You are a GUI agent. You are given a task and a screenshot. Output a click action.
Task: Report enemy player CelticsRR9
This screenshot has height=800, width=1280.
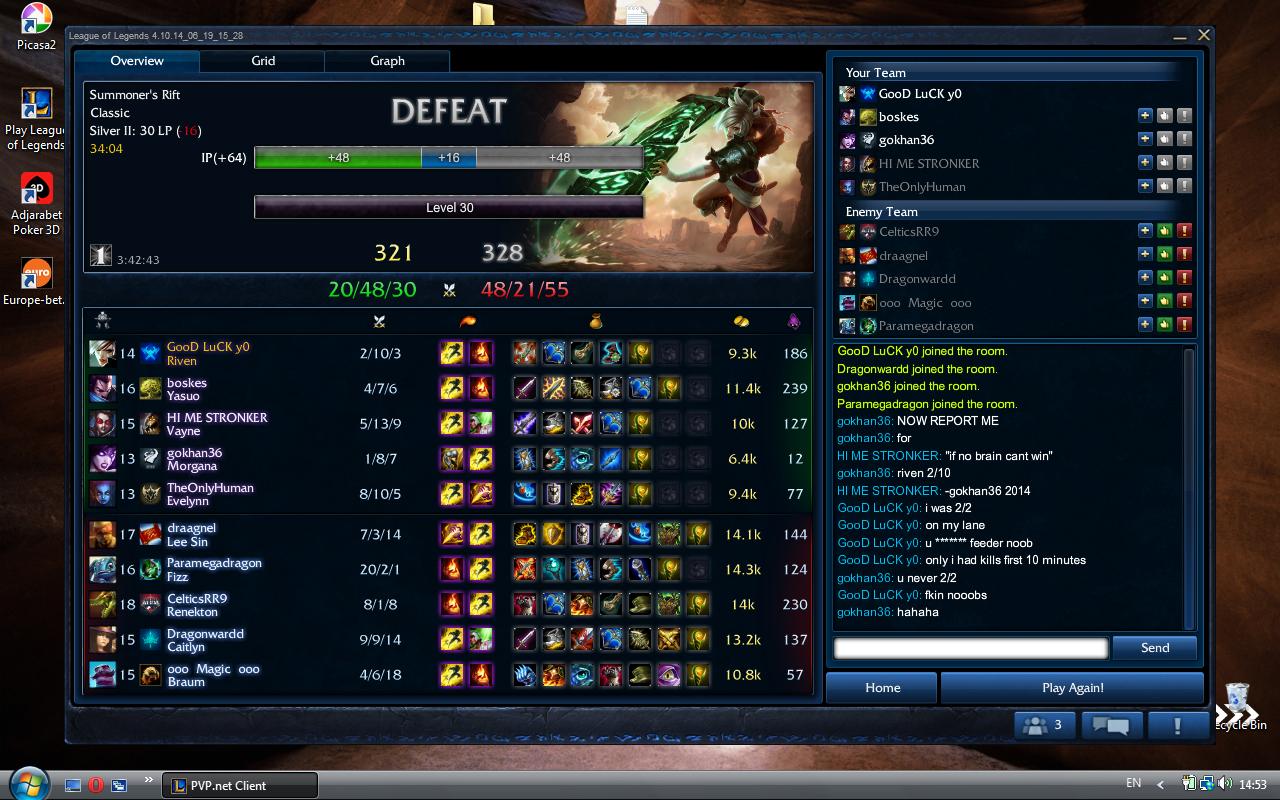pyautogui.click(x=1184, y=231)
